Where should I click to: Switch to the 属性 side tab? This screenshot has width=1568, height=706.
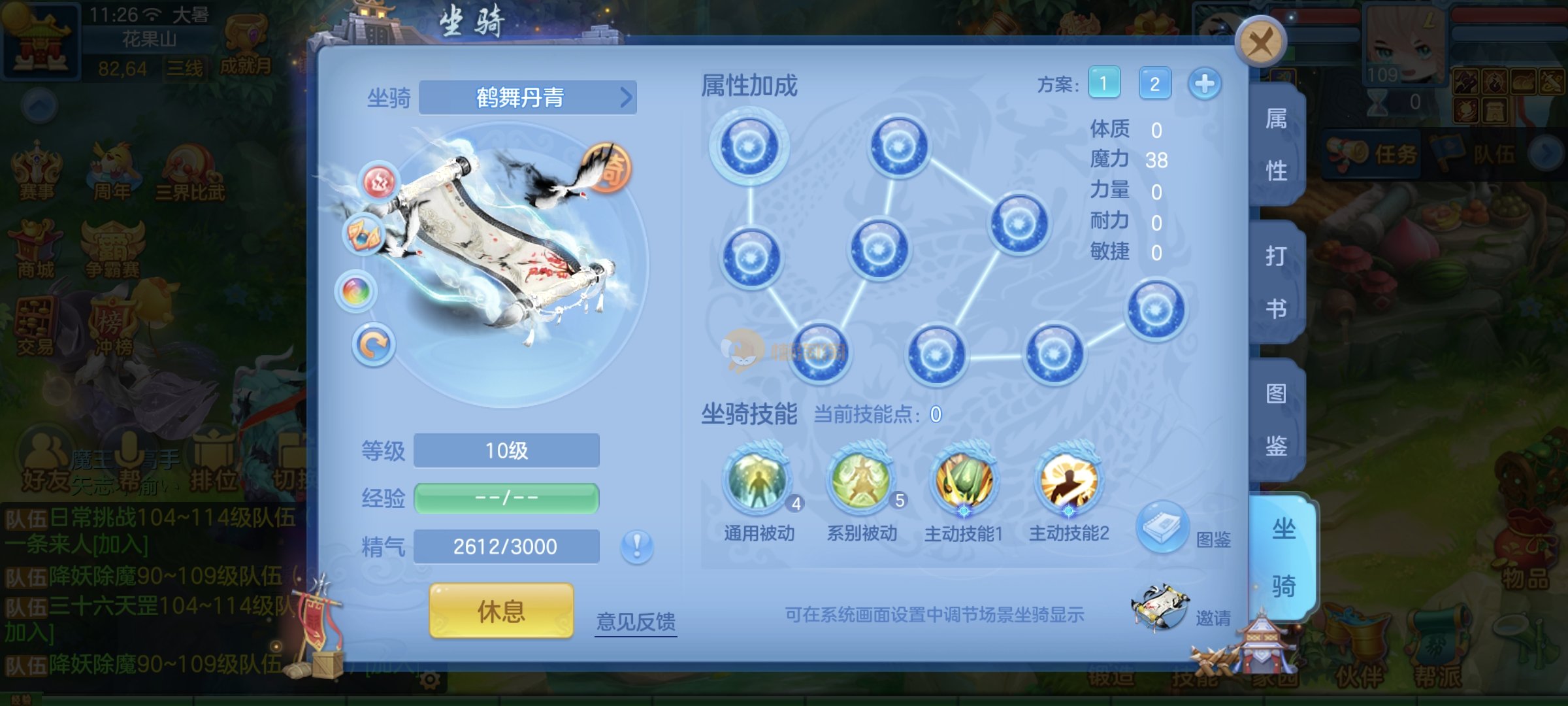tap(1276, 145)
